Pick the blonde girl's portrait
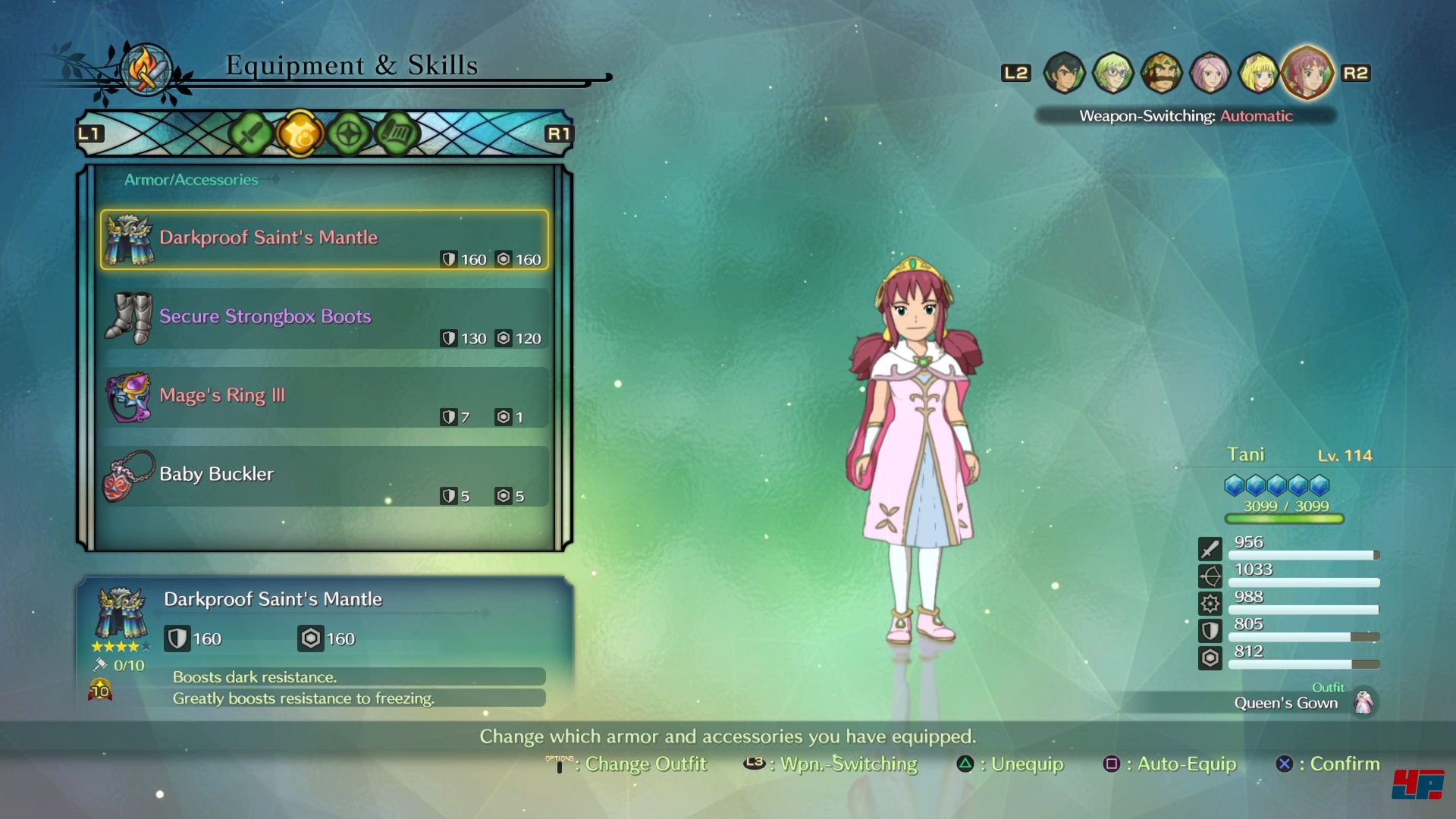This screenshot has height=819, width=1456. pyautogui.click(x=1258, y=73)
